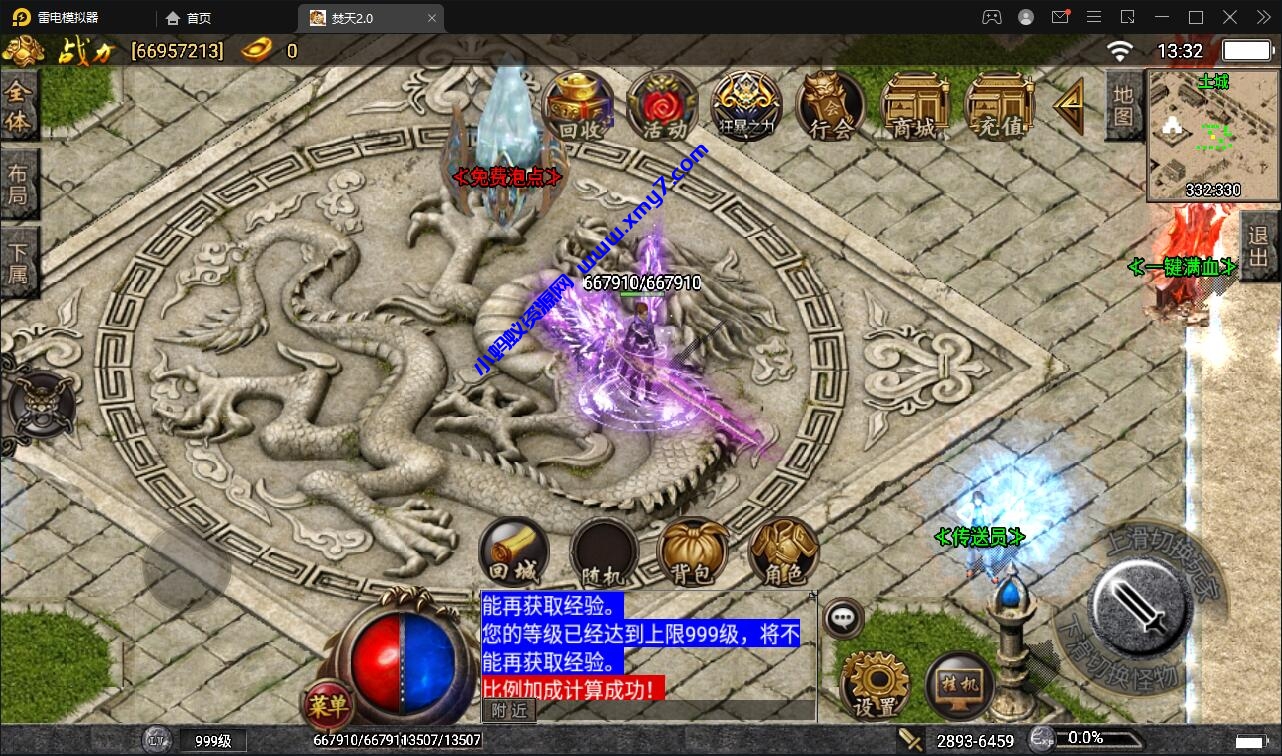Open the 活动 activities panel

click(662, 105)
